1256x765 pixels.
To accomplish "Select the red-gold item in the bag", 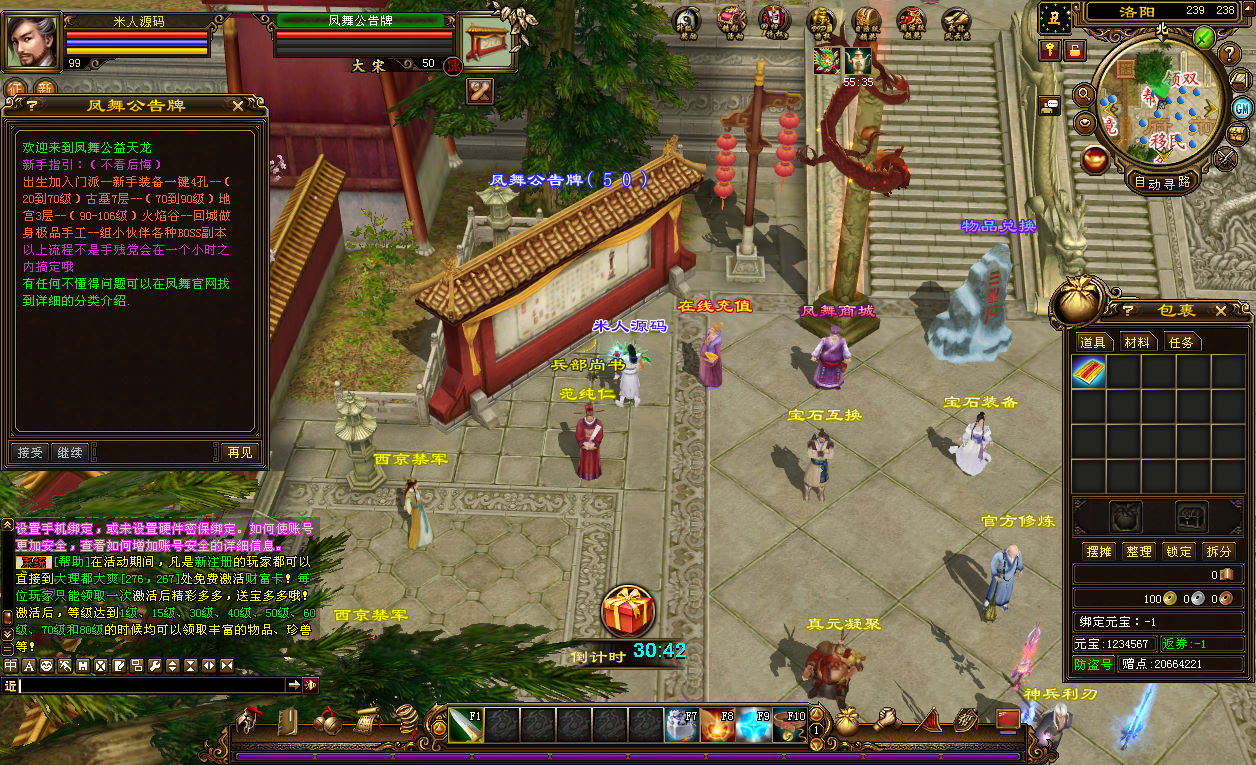I will 1089,372.
